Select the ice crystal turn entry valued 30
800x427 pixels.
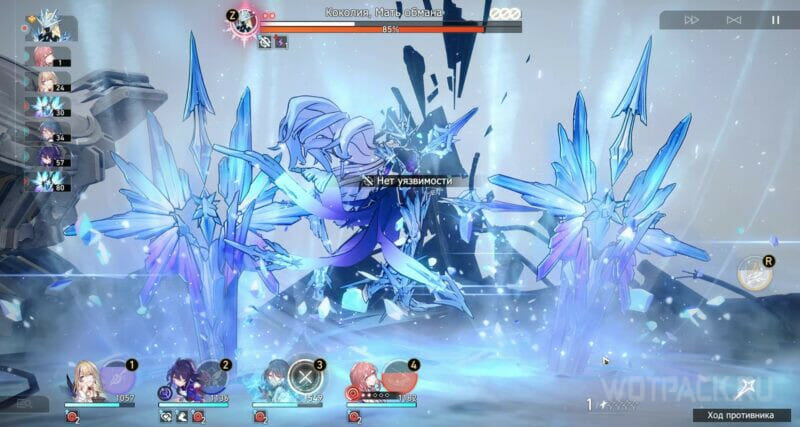(x=44, y=105)
